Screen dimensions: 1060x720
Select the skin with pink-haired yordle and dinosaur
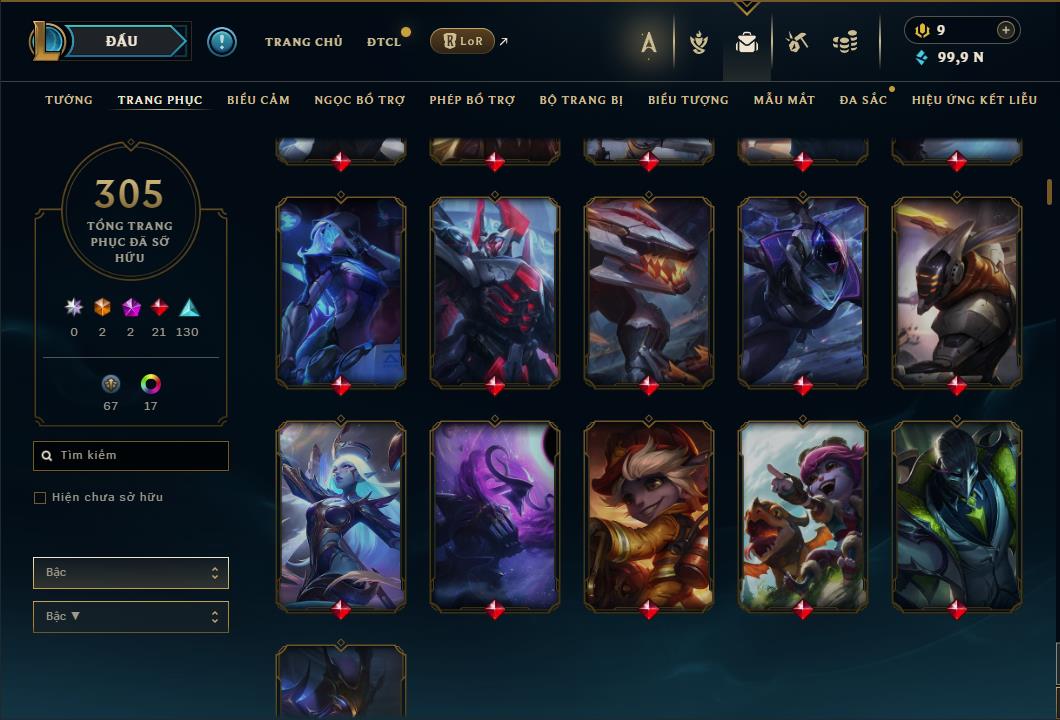click(x=803, y=515)
